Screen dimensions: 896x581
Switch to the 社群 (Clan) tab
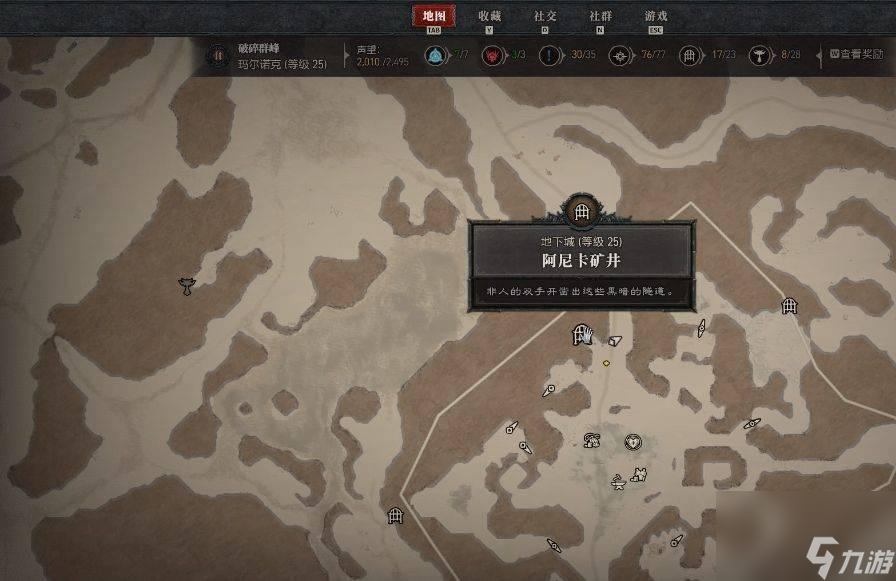[600, 16]
